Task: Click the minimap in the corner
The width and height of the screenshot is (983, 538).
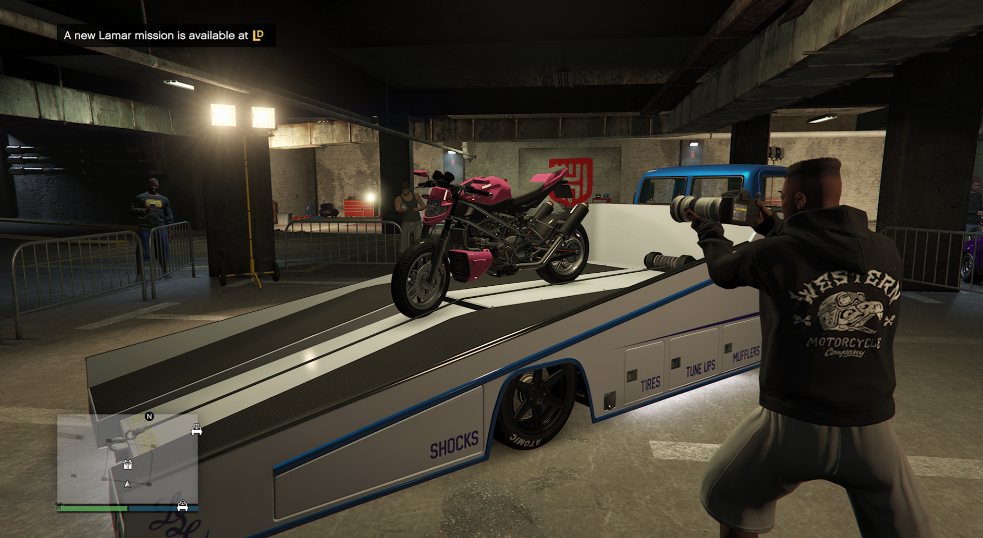Action: pyautogui.click(x=127, y=459)
